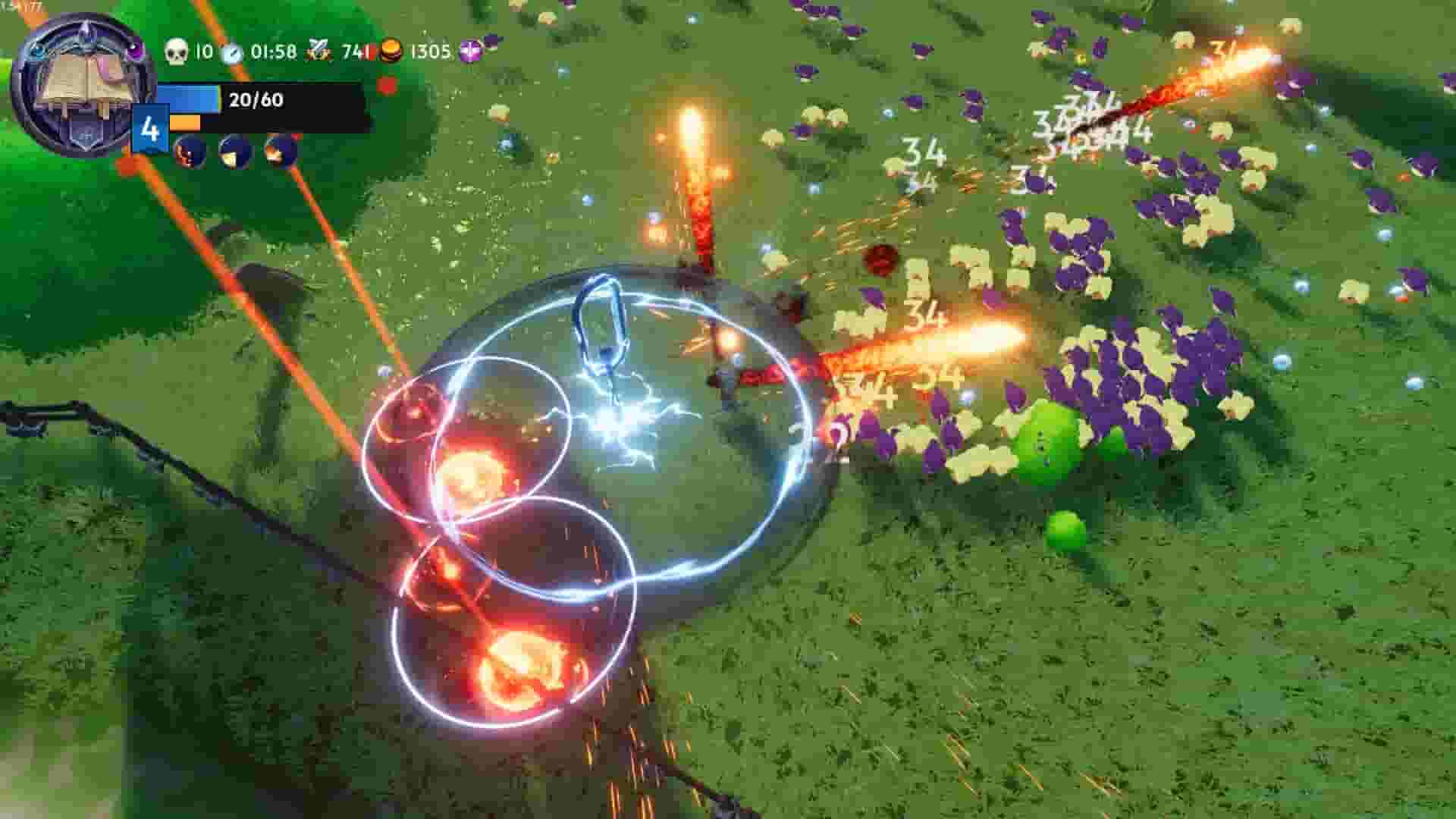
Task: Click the gold coin currency icon
Action: [392, 52]
